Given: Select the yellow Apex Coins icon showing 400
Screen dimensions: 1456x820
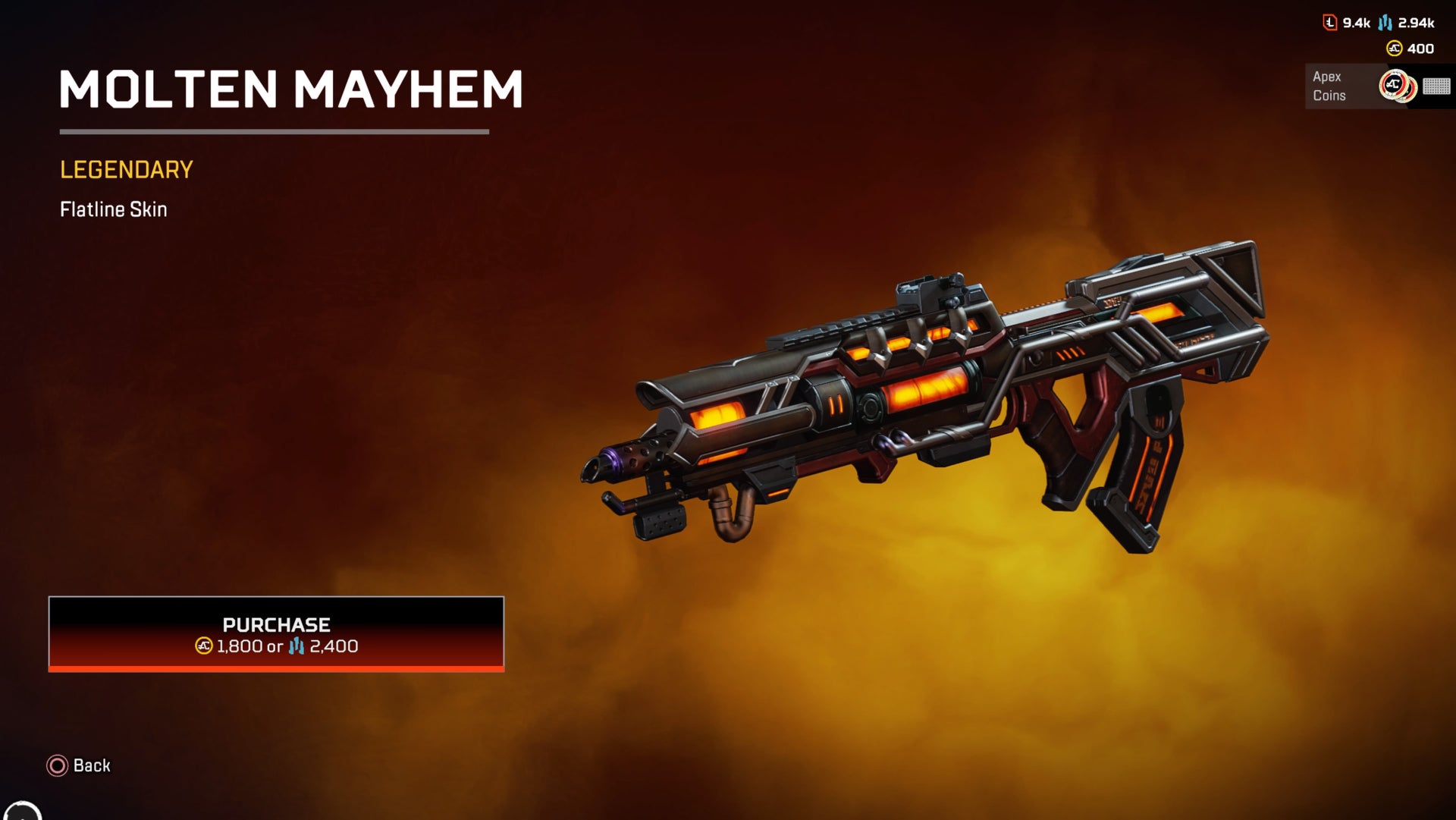Looking at the screenshot, I should coord(1394,49).
